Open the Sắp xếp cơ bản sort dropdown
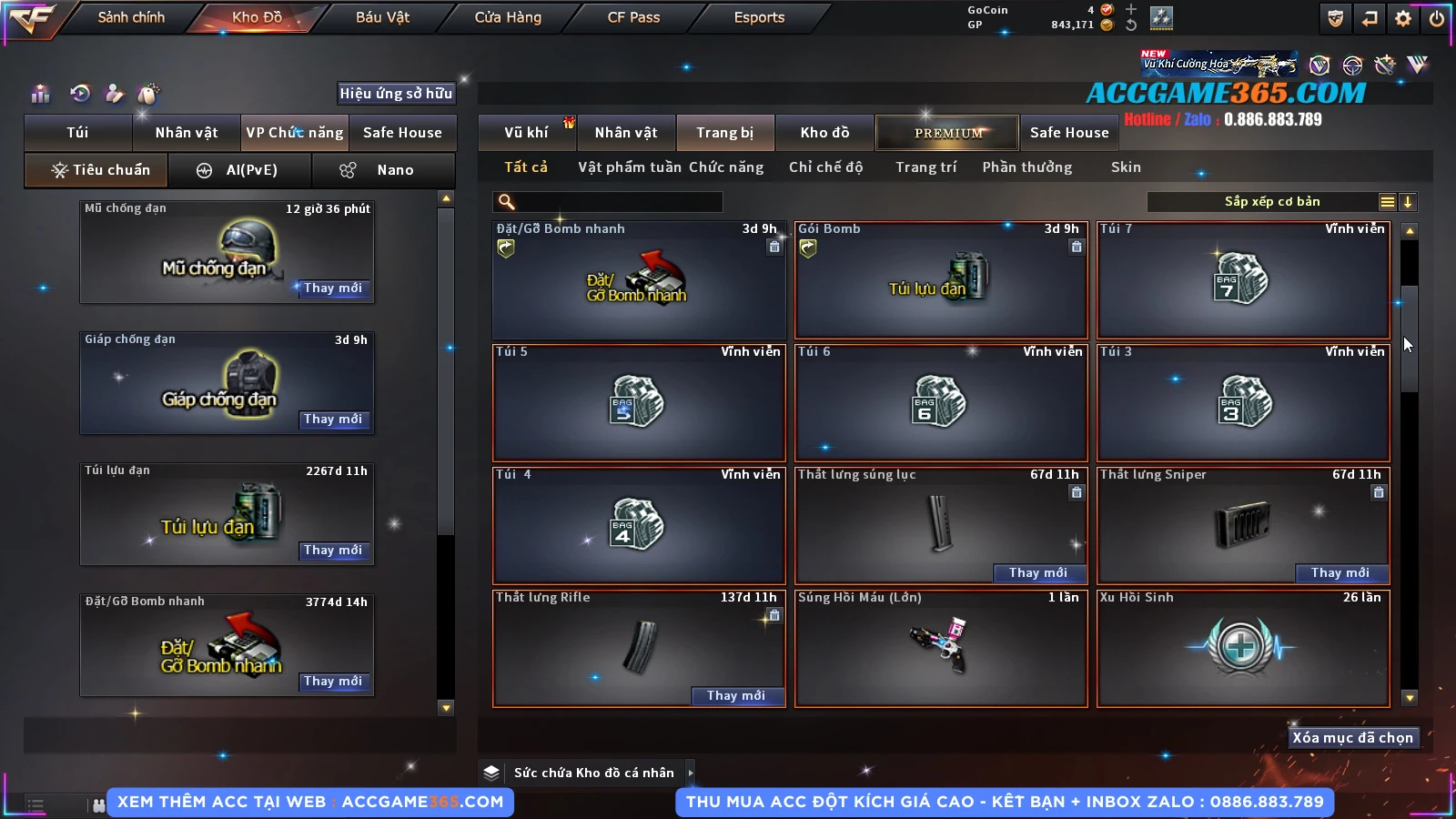1456x819 pixels. (1271, 202)
